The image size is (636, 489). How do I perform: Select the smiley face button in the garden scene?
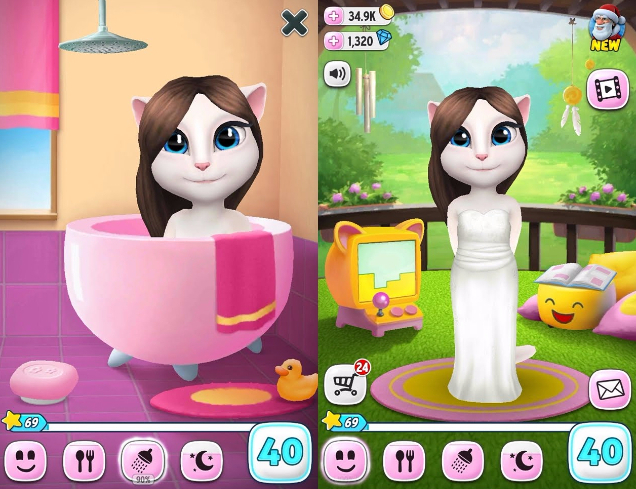(345, 459)
